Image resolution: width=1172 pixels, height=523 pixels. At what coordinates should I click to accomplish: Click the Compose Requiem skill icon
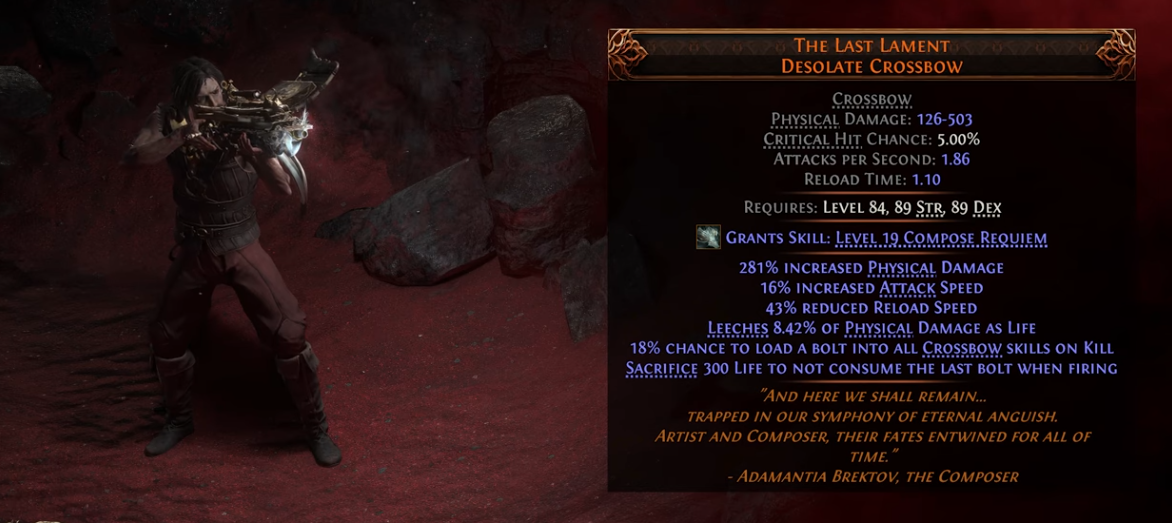[x=708, y=237]
